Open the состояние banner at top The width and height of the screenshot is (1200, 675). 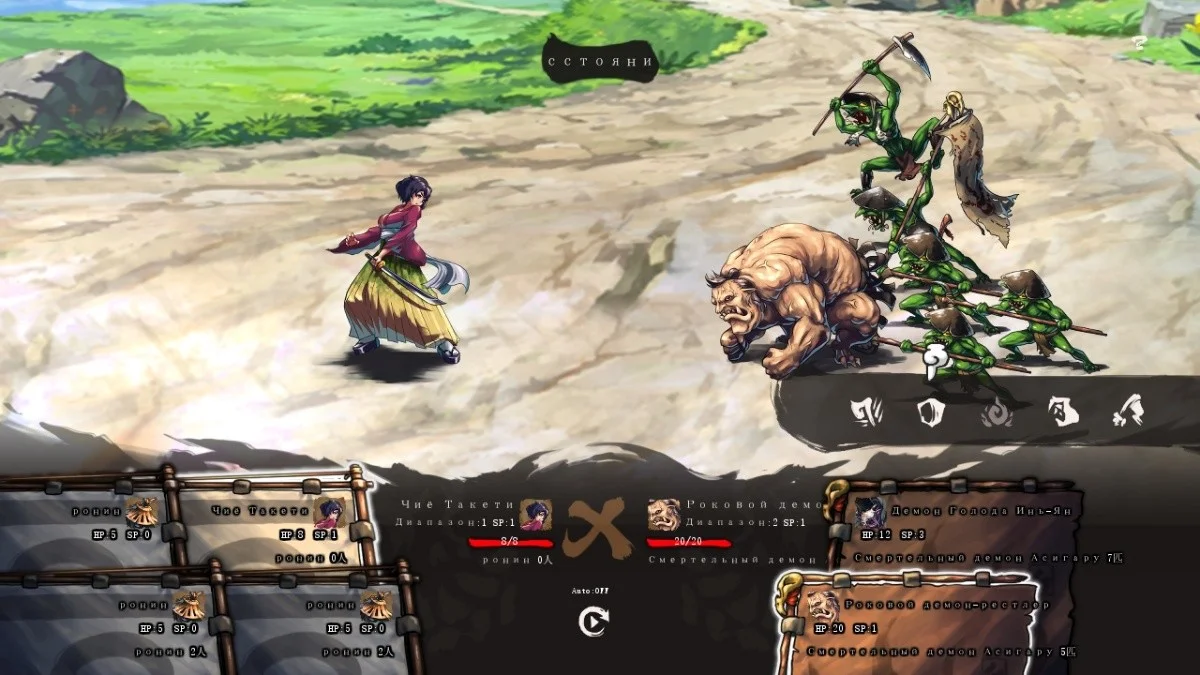(600, 62)
